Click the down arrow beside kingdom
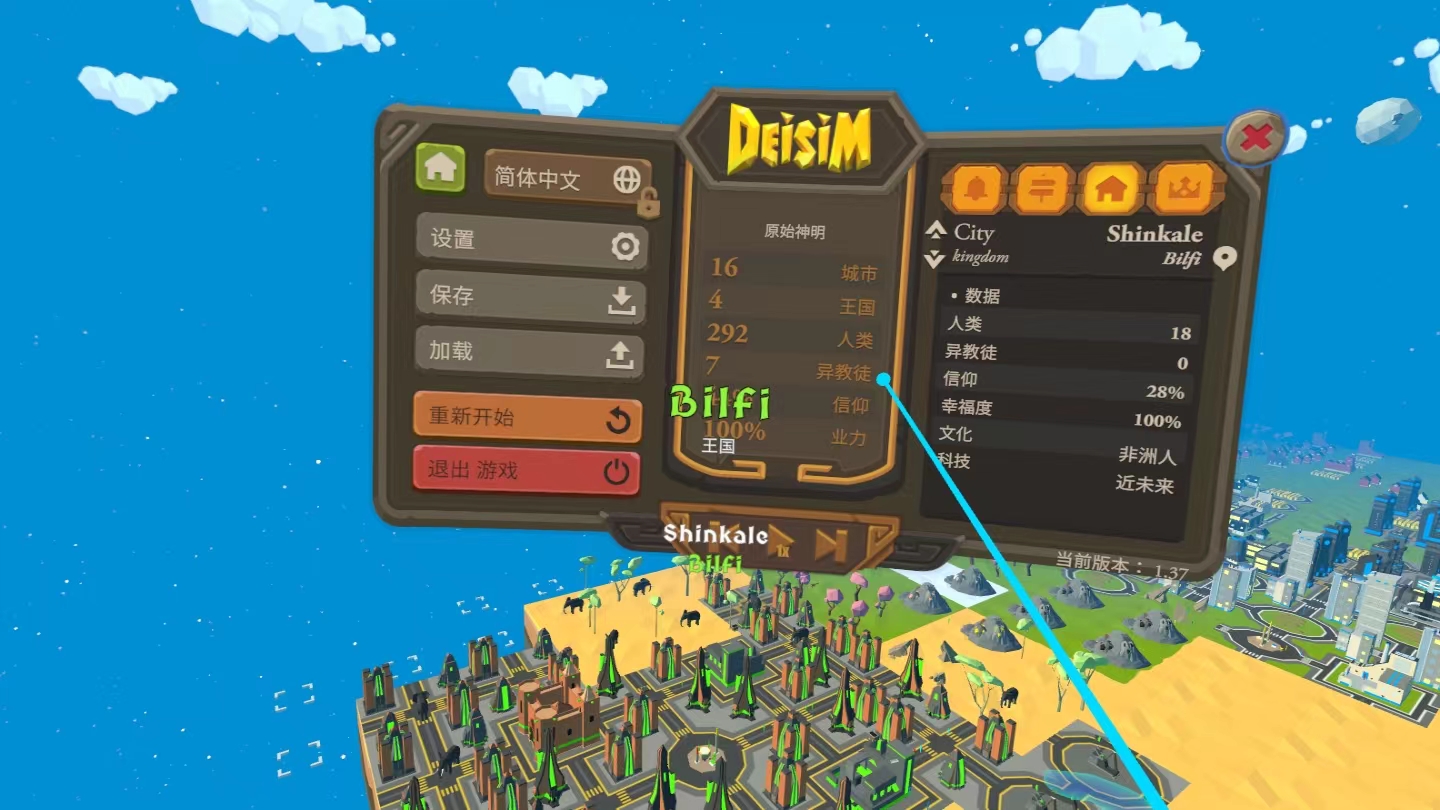The height and width of the screenshot is (810, 1440). (935, 259)
